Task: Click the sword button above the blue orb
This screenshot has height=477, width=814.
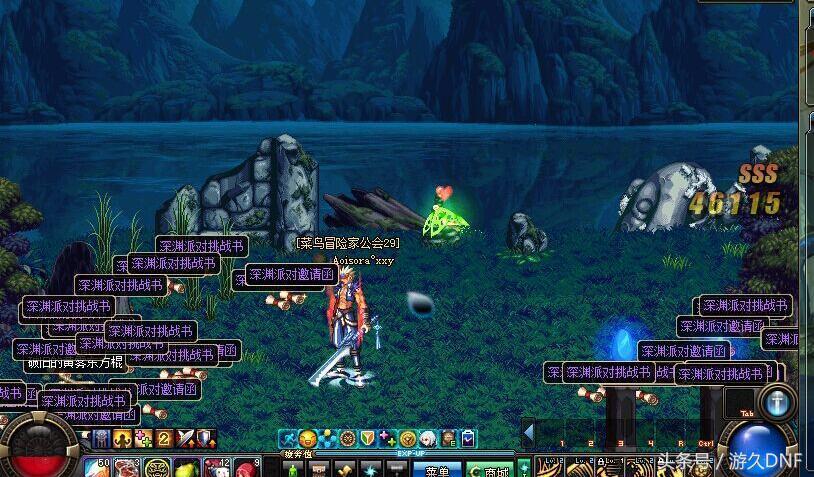Action: 776,402
